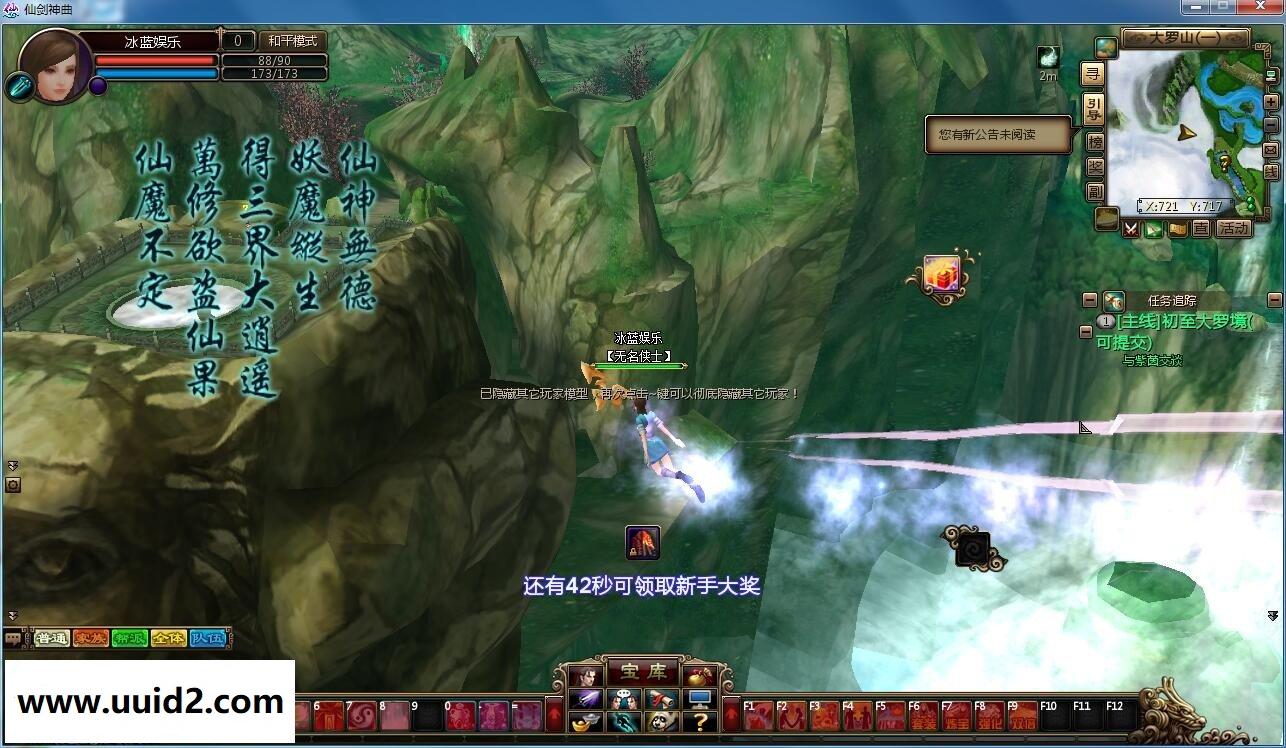1286x748 pixels.
Task: Zoom in the minimap with the plus button
Action: tap(1271, 102)
